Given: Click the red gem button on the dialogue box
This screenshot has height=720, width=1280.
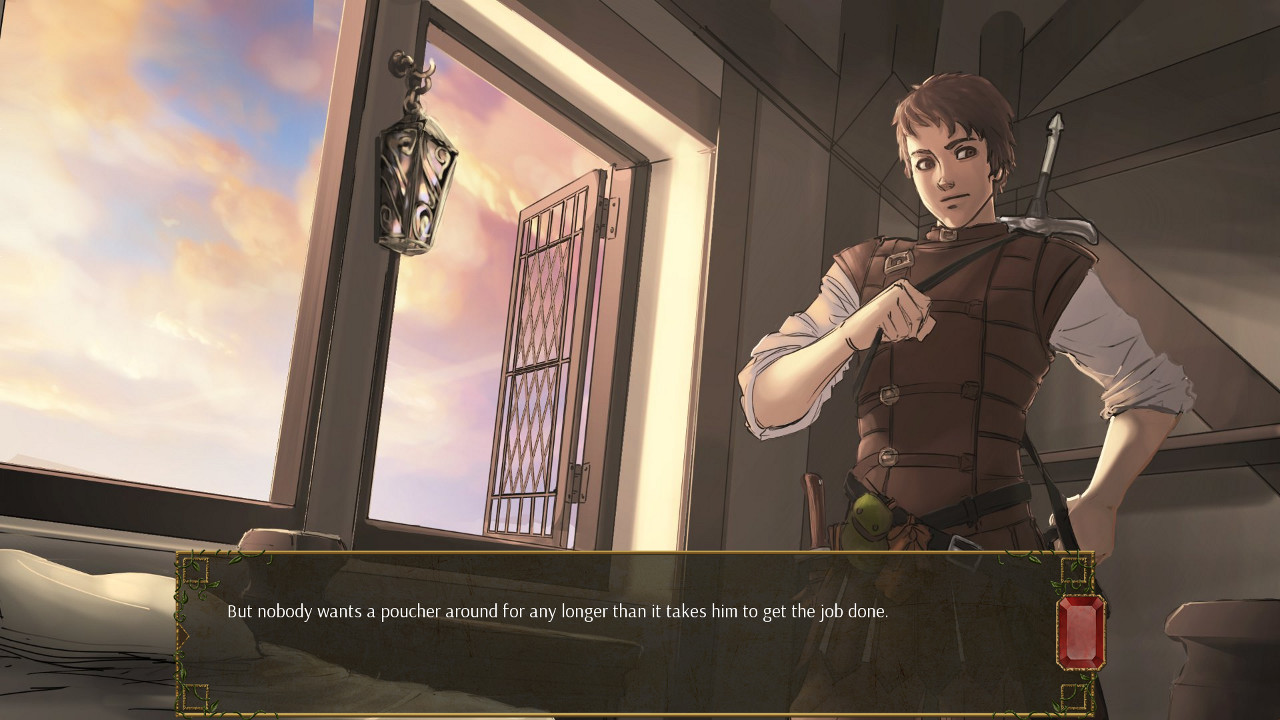Looking at the screenshot, I should 1080,631.
